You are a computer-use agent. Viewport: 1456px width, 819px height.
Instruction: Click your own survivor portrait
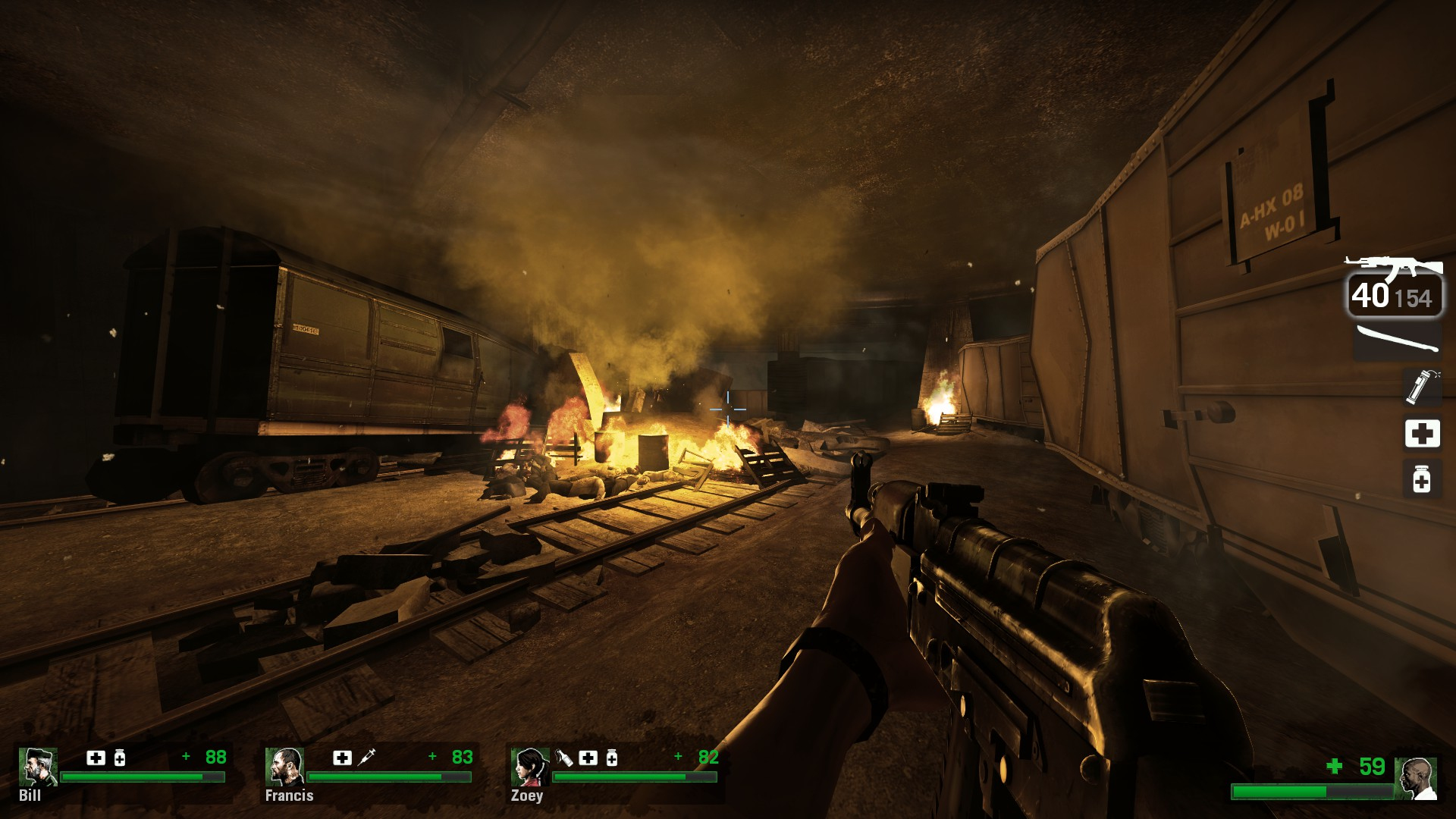1416,778
